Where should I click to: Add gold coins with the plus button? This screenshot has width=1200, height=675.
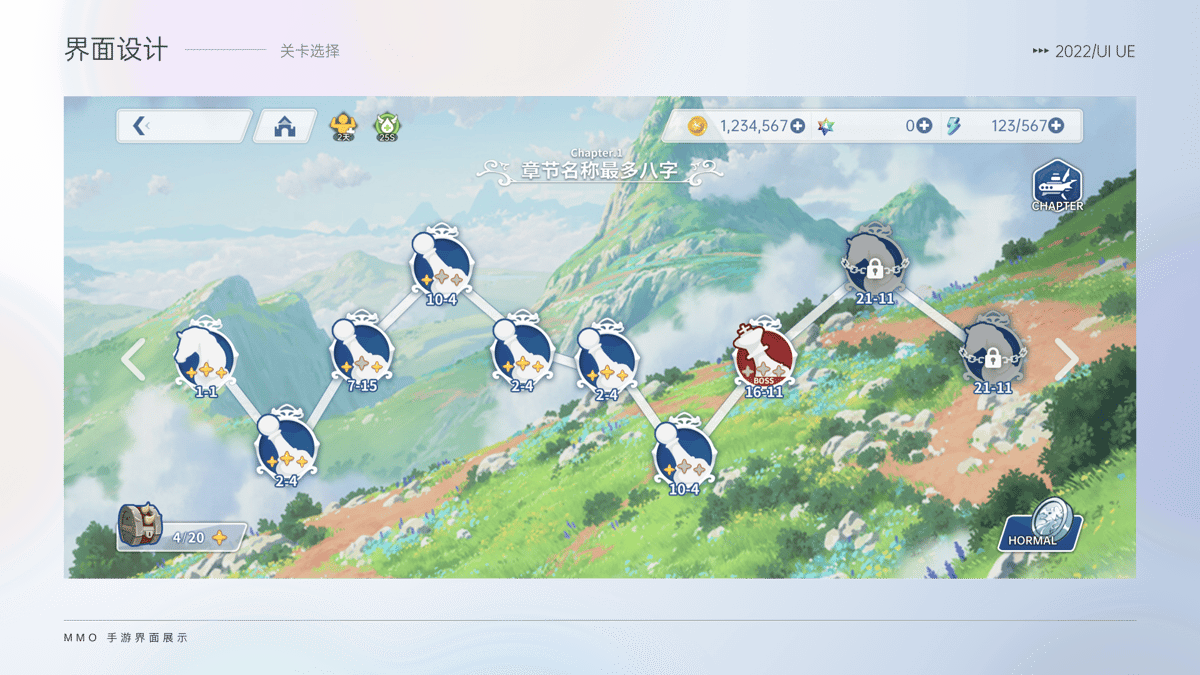(797, 126)
